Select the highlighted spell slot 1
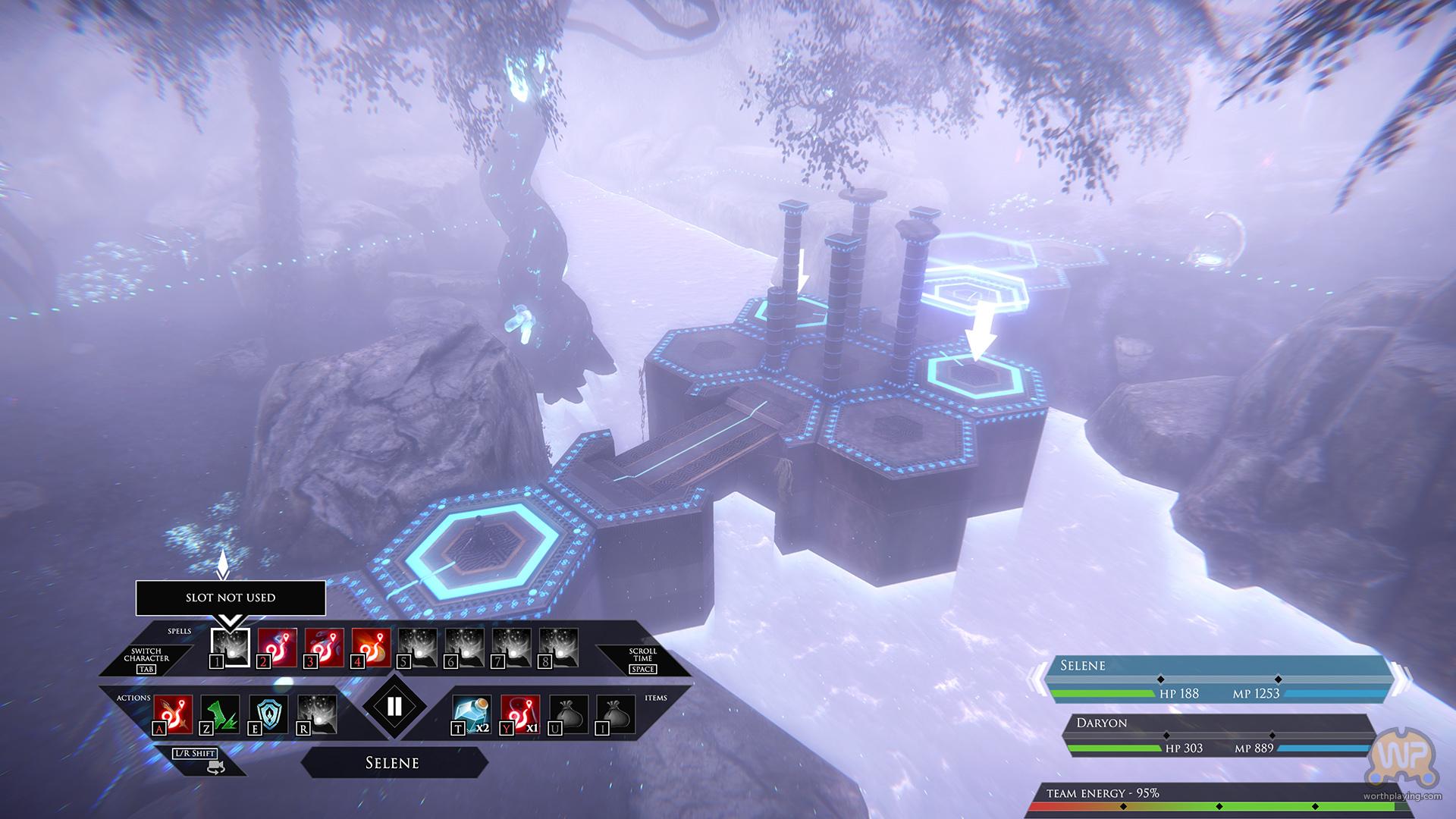 231,647
